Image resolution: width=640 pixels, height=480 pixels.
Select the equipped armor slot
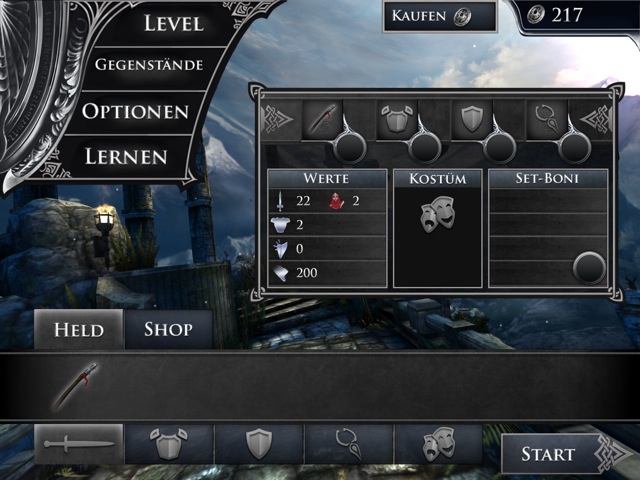pos(395,120)
